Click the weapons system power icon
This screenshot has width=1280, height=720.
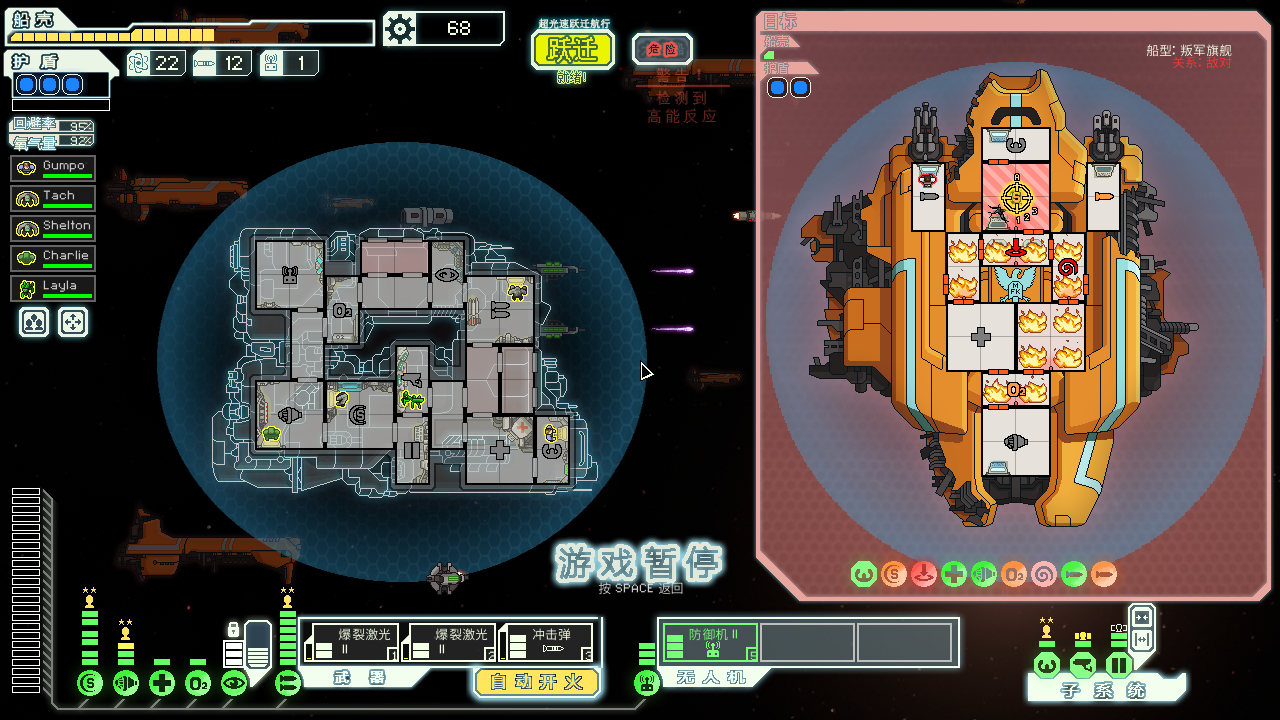click(x=288, y=684)
